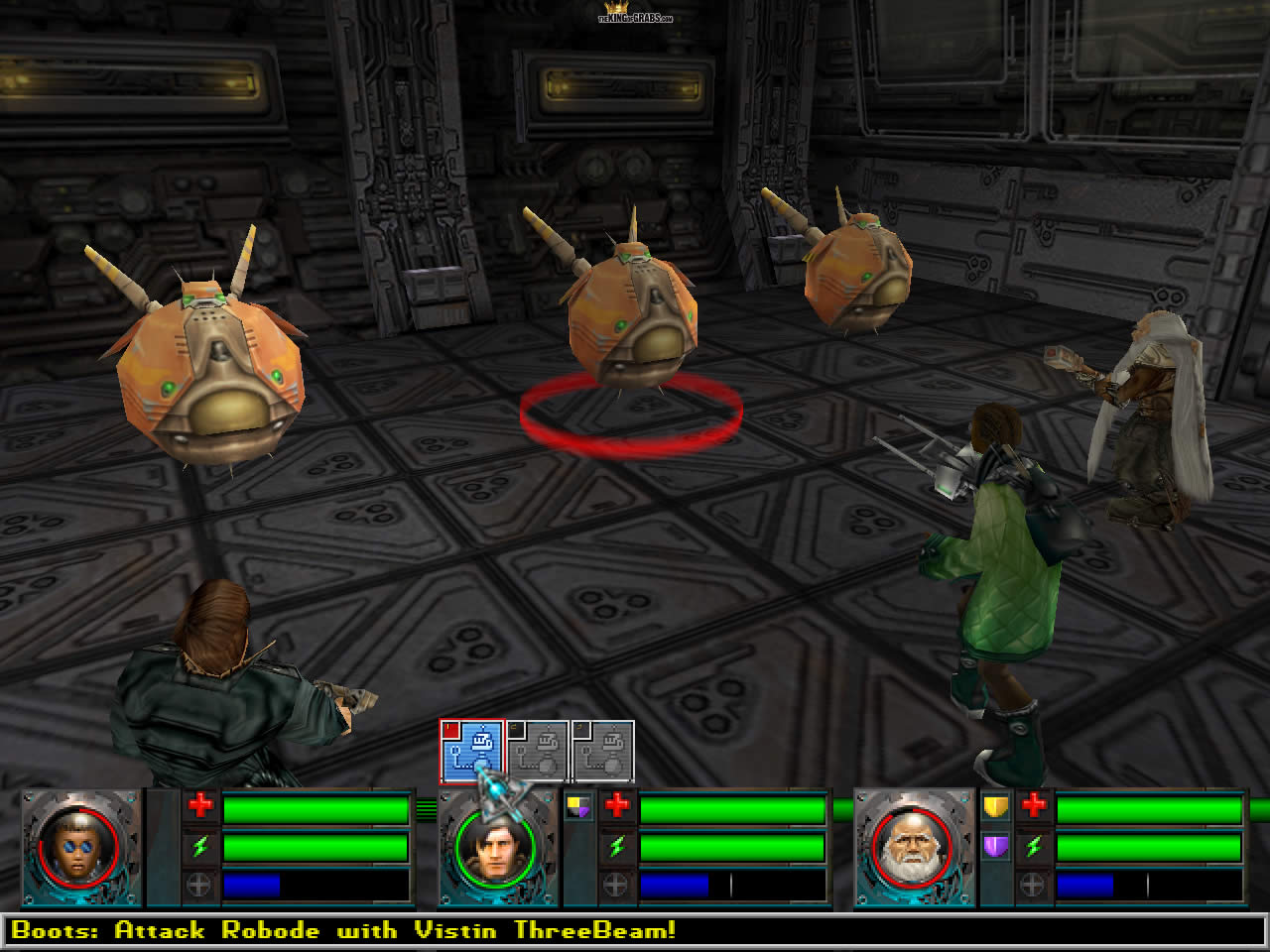Pick the white-bearded old man's portrait
Image resolution: width=1270 pixels, height=952 pixels.
point(911,848)
